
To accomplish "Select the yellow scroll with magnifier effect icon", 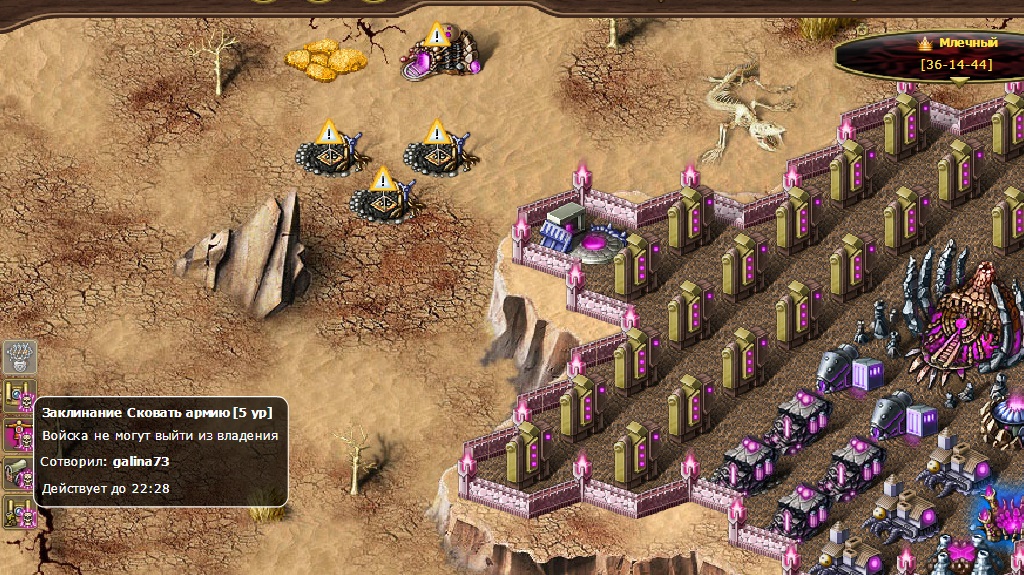I will [20, 394].
